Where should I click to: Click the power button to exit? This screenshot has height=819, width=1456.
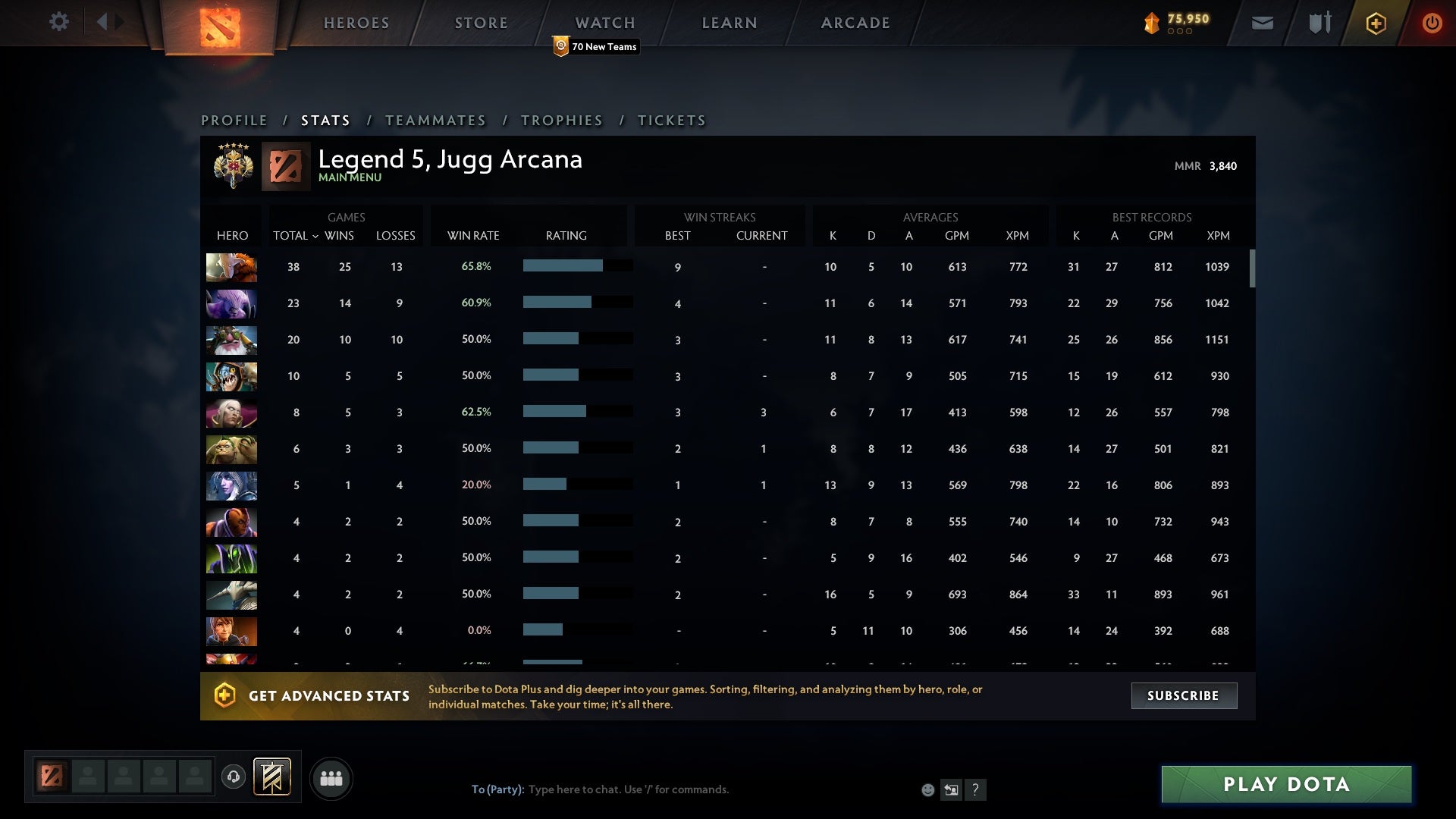coord(1432,23)
